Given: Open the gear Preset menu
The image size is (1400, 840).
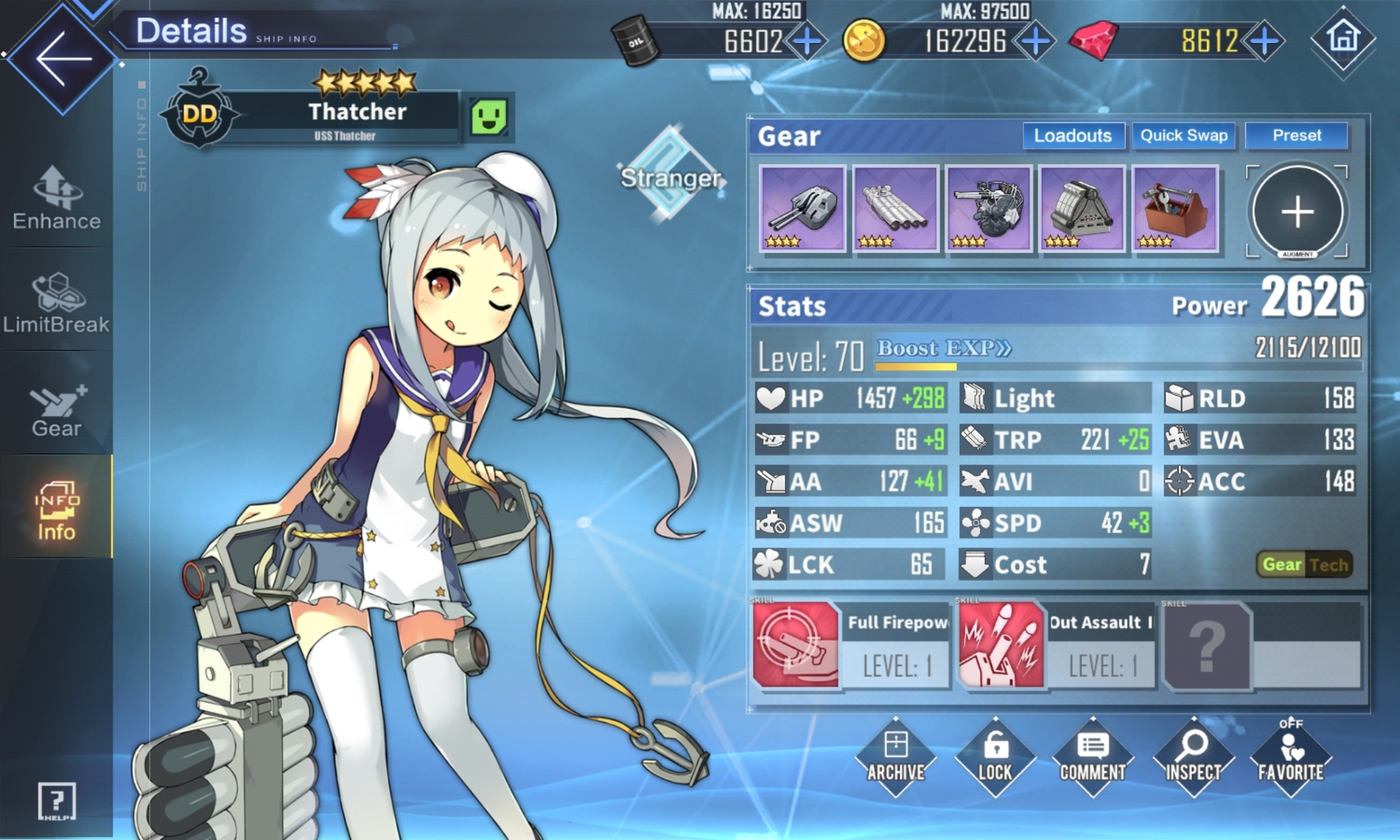Looking at the screenshot, I should [1296, 136].
